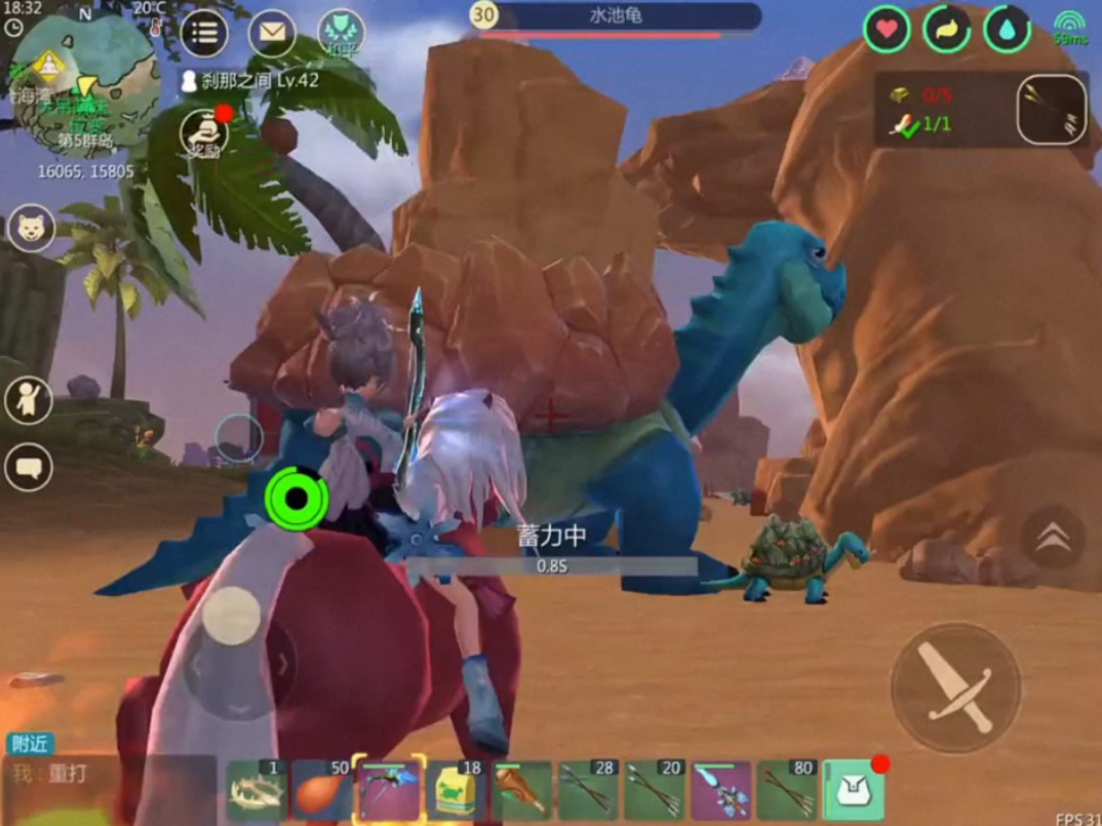Tap the green shield peace mode icon
Screen dimensions: 1102x826
(x=340, y=33)
